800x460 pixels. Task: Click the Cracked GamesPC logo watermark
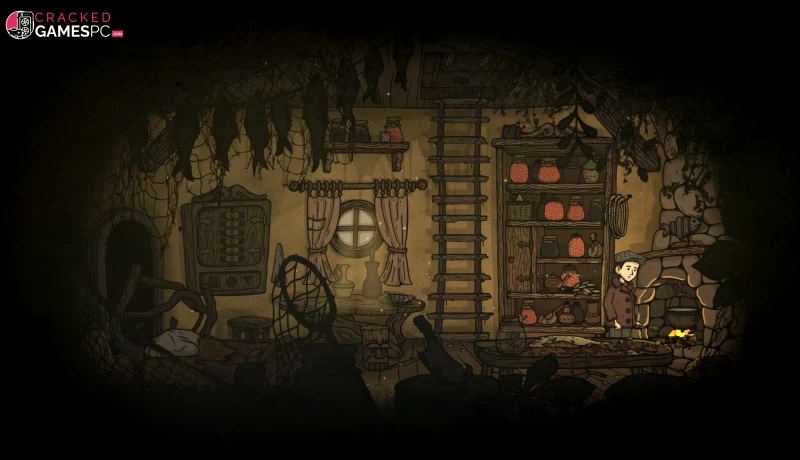[64, 25]
